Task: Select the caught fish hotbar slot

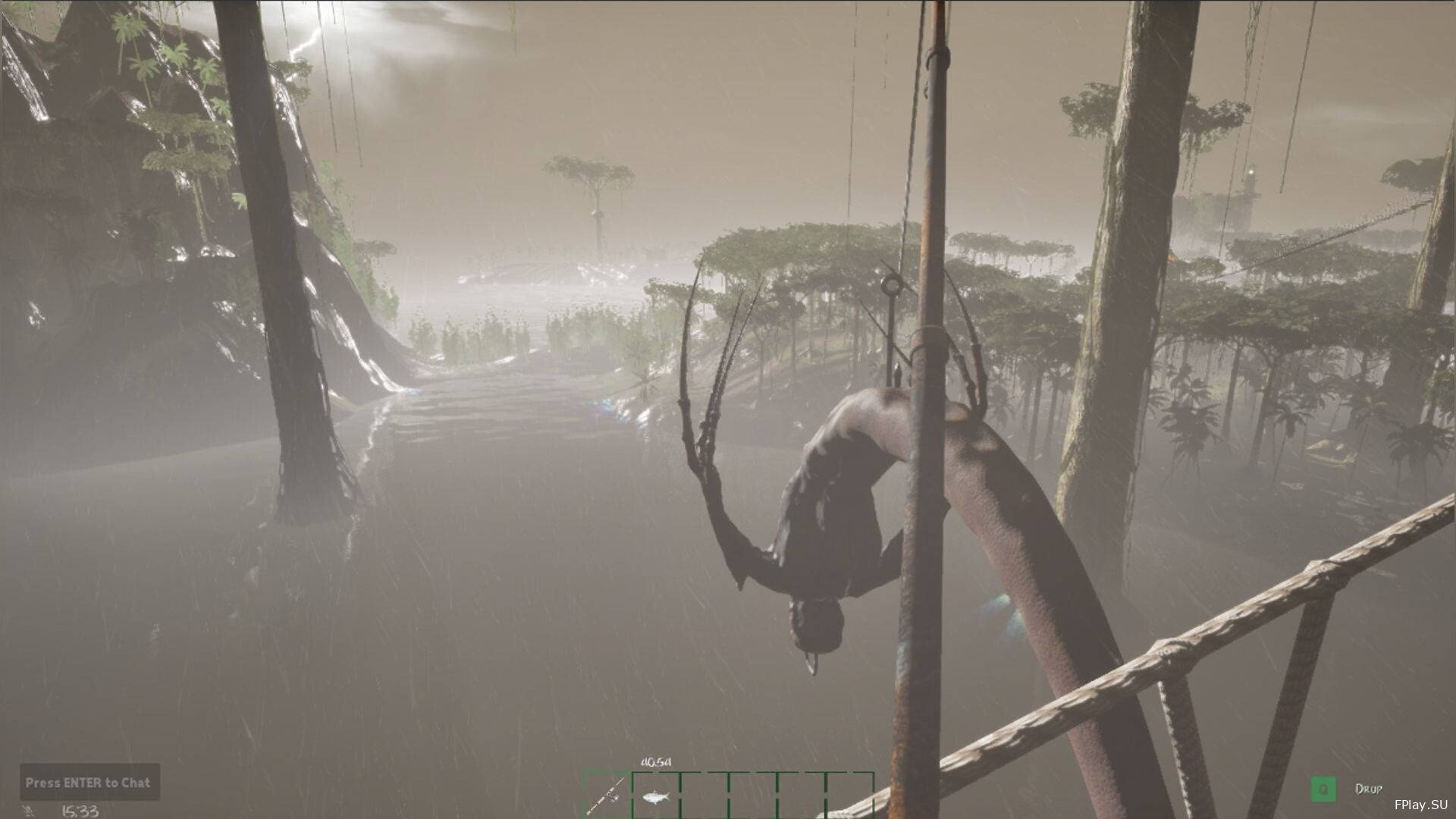Action: click(x=655, y=796)
